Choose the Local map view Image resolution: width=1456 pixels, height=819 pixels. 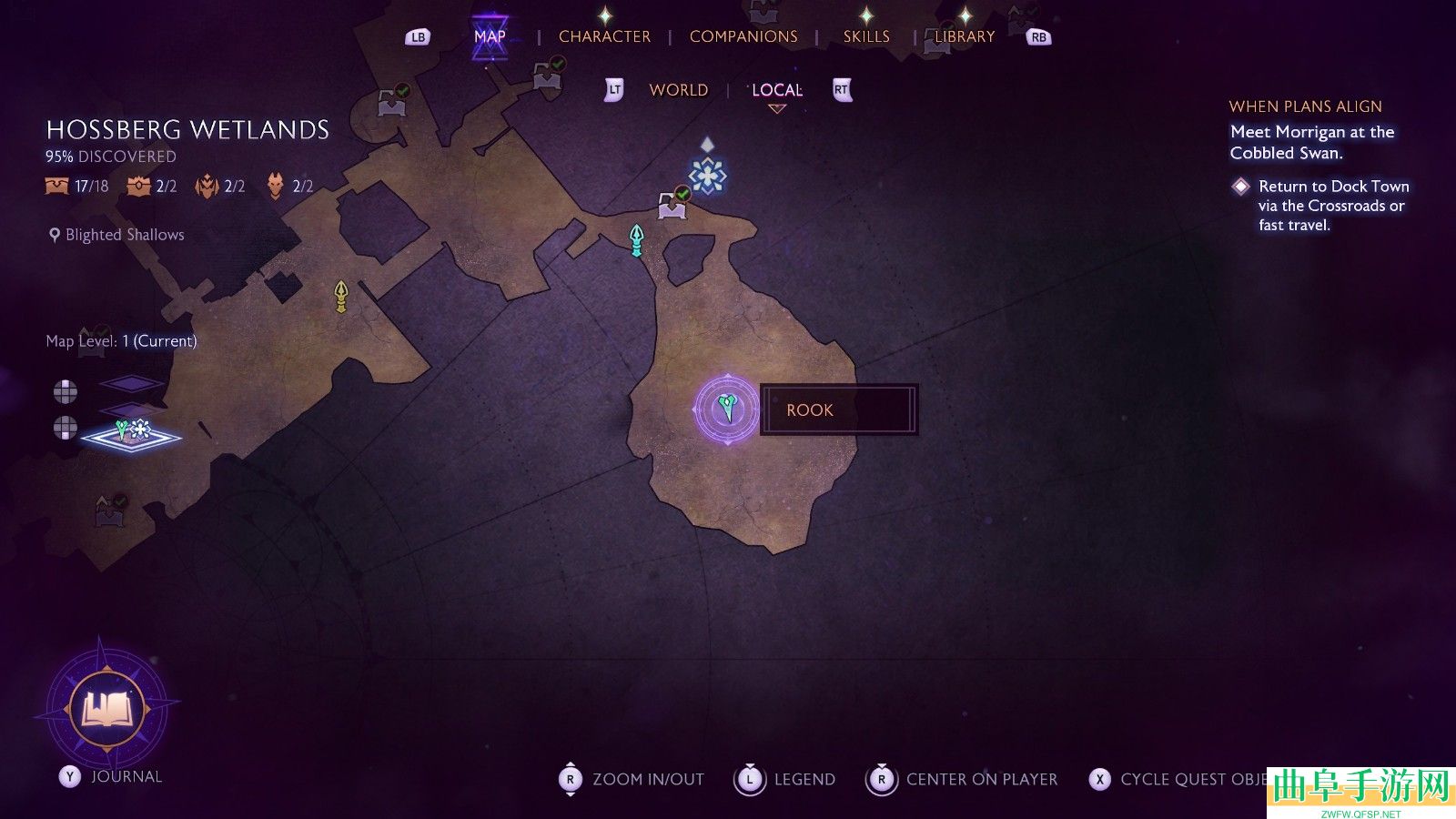pos(777,90)
